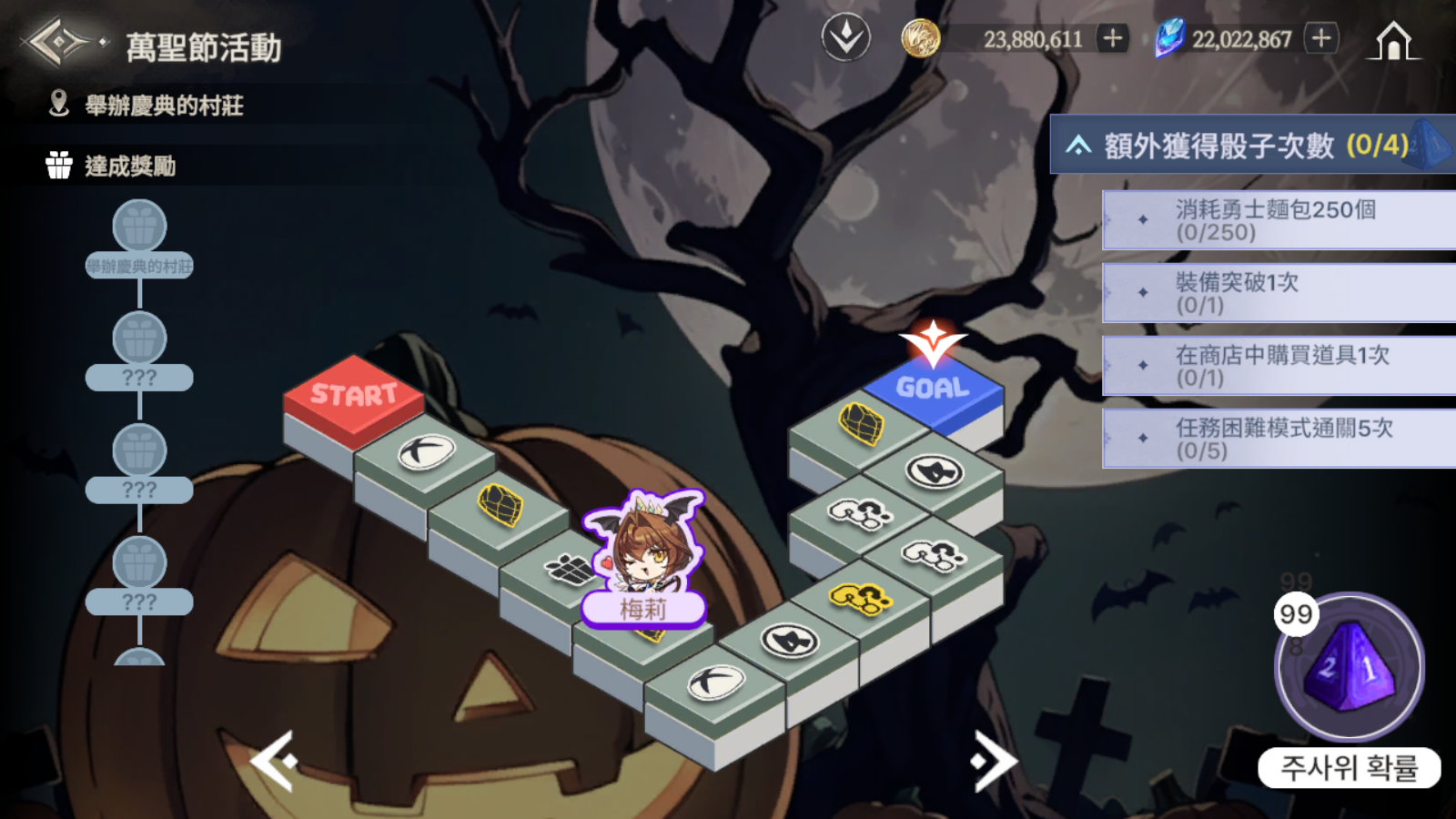Select the 消耗勇士麵包250個 mission
Image resolution: width=1456 pixels, height=819 pixels.
pyautogui.click(x=1278, y=220)
